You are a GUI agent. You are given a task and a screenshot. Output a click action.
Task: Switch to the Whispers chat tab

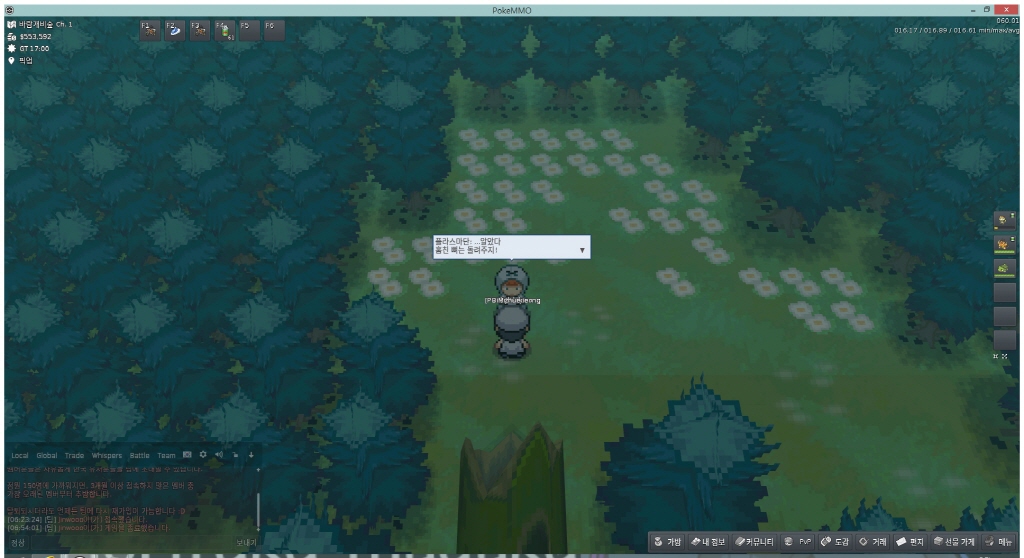[107, 455]
